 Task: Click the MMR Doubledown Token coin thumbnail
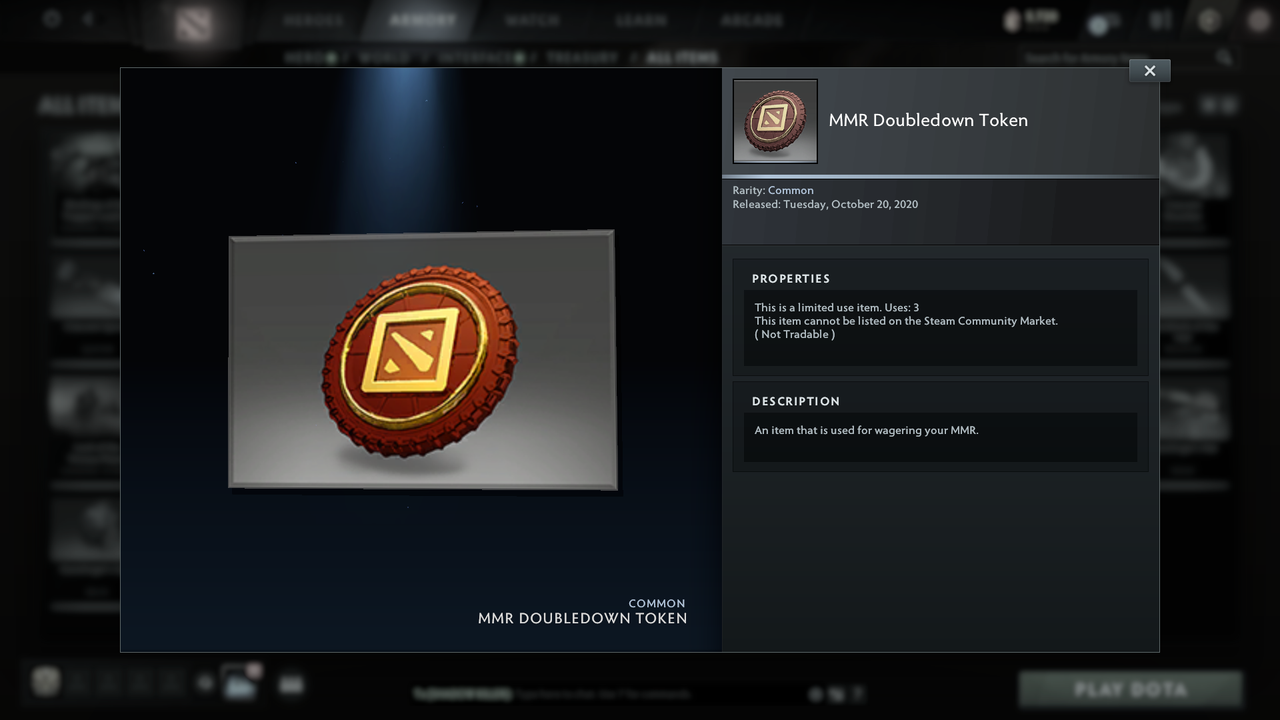[x=775, y=121]
